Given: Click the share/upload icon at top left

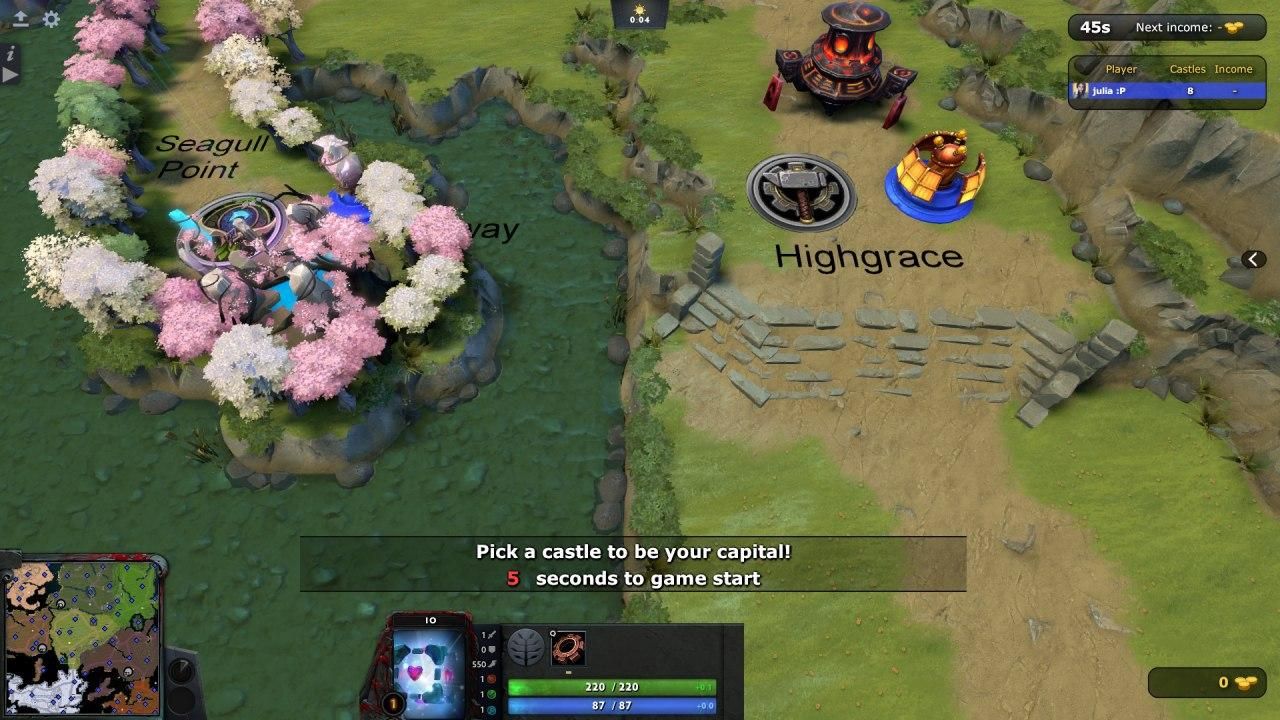Looking at the screenshot, I should tap(21, 18).
